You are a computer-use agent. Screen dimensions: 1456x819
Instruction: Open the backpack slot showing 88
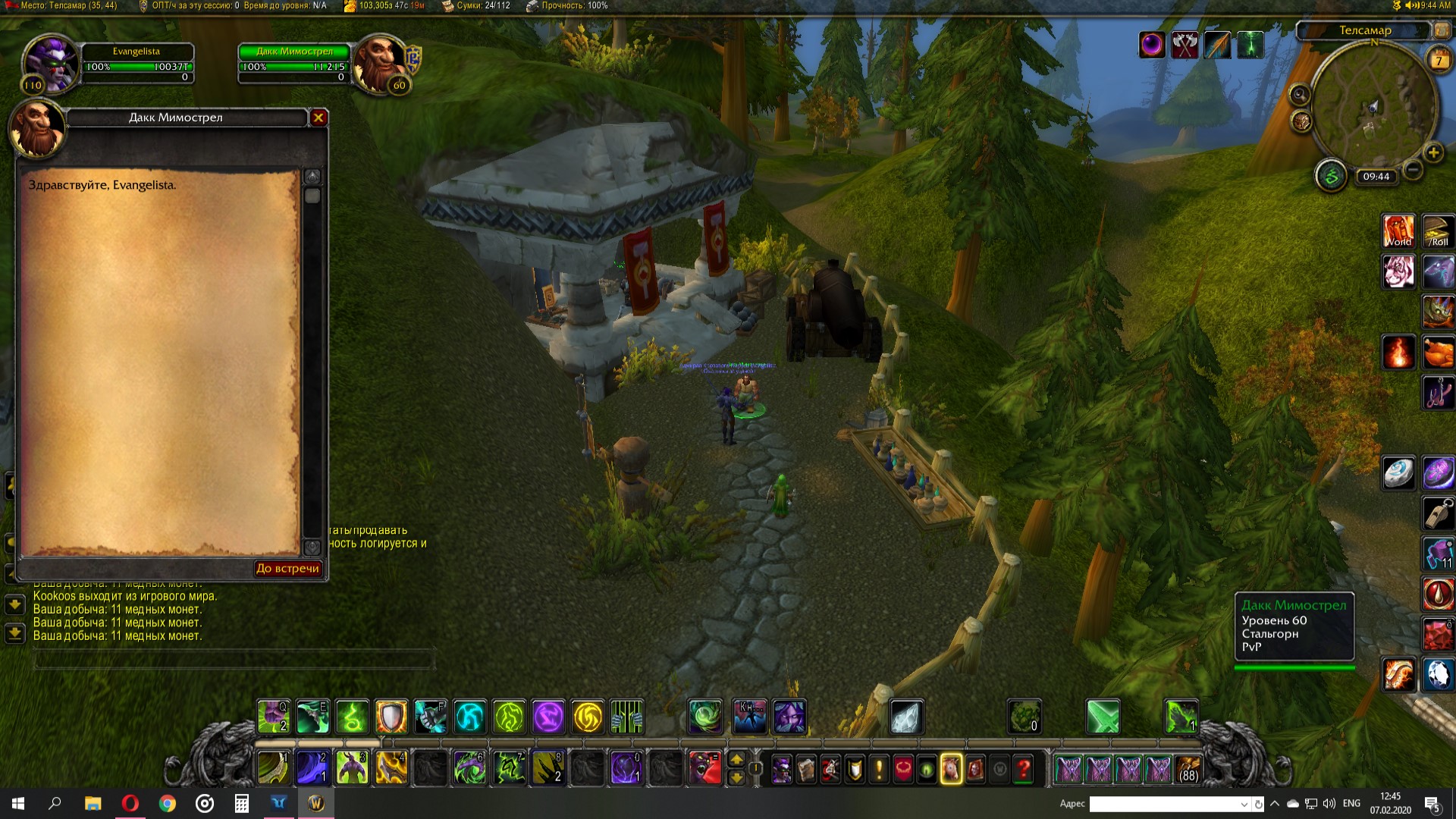point(1188,770)
